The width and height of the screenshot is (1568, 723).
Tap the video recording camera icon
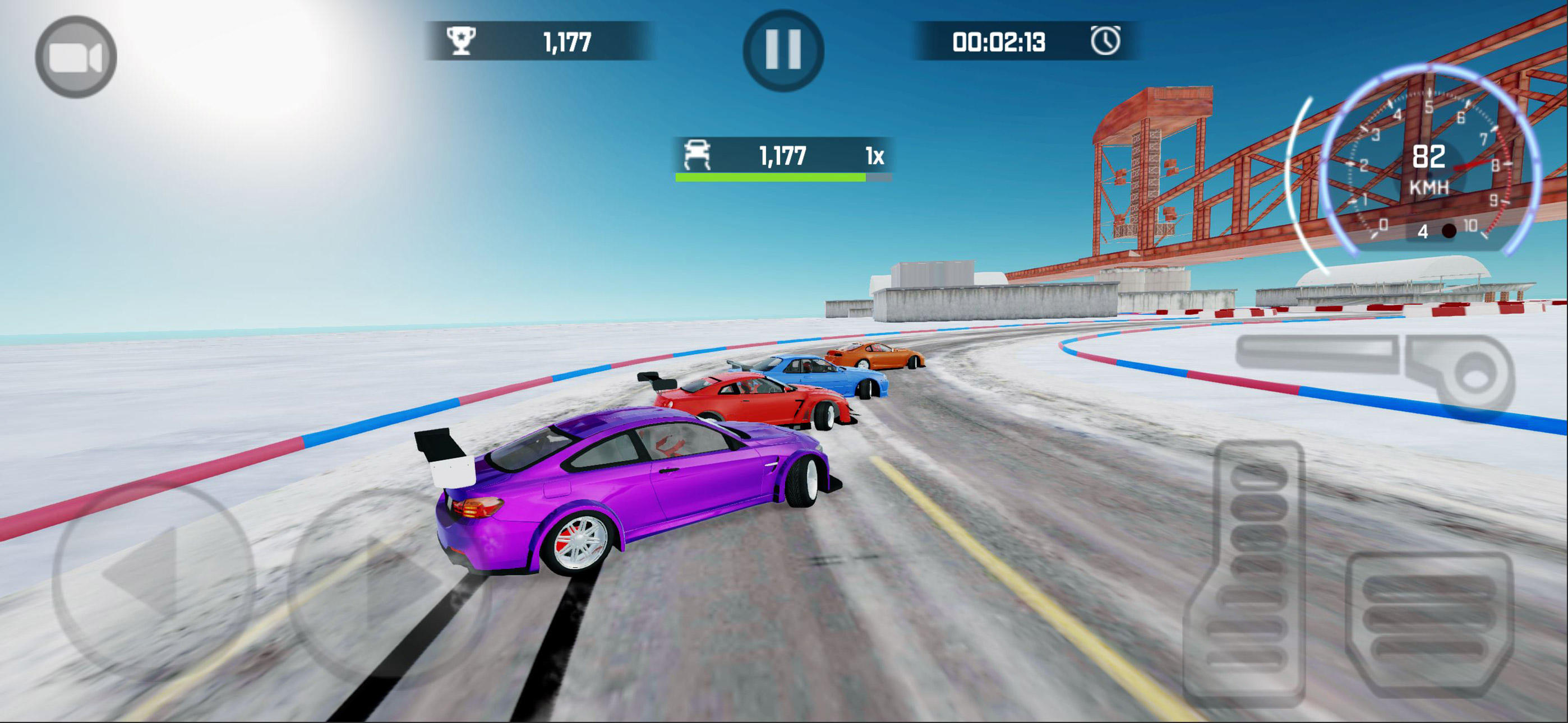click(77, 55)
